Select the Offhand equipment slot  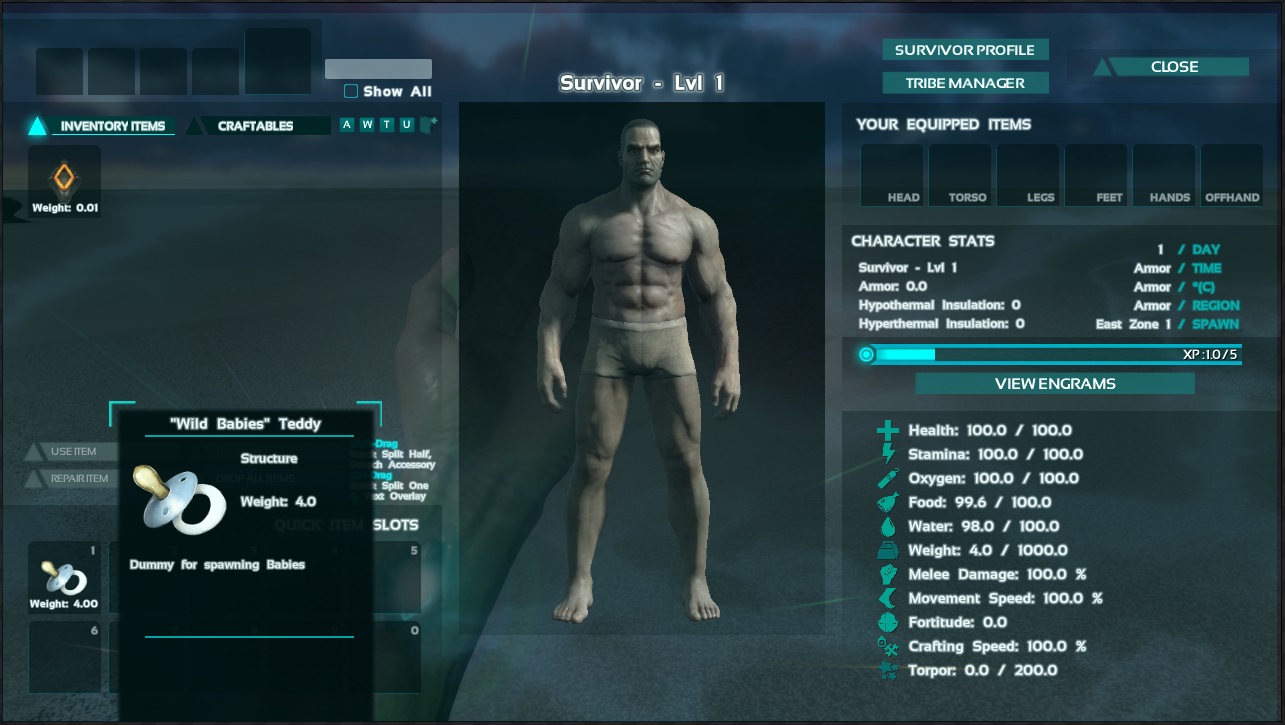tap(1232, 175)
